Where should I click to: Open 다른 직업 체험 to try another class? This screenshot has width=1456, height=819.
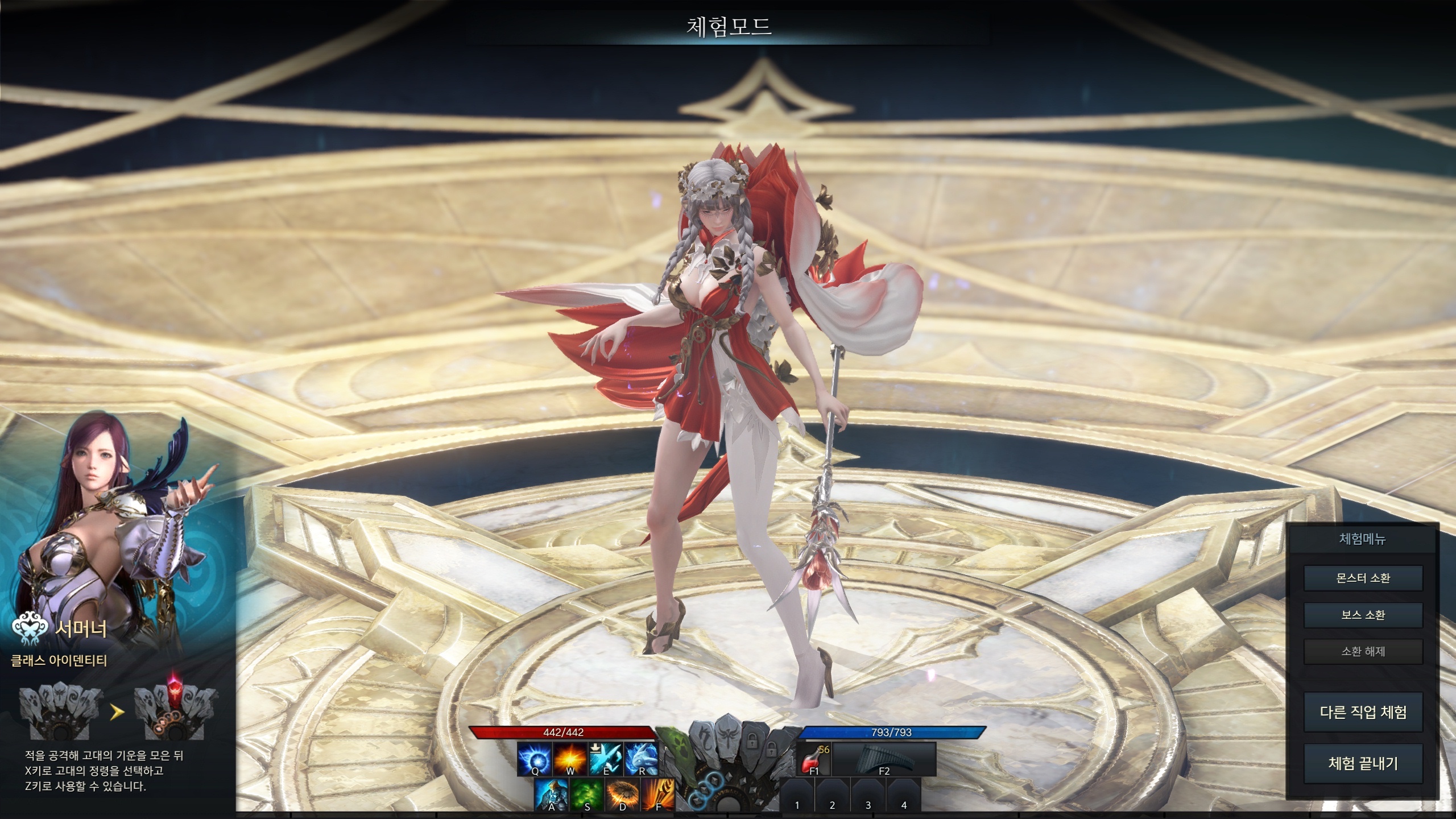1363,712
